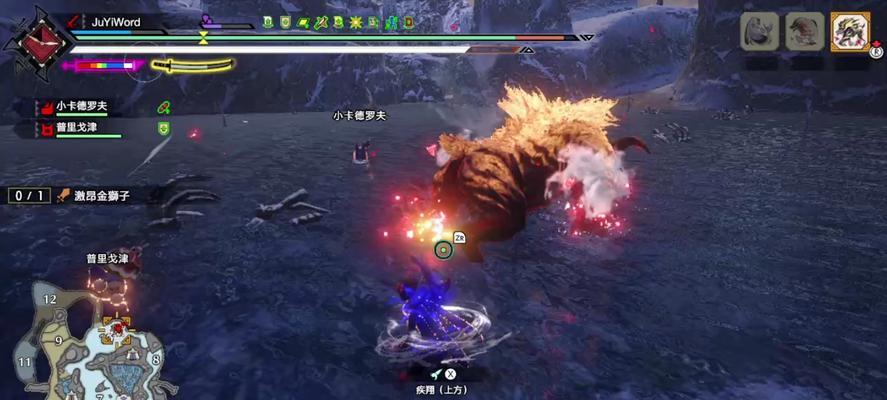This screenshot has height=400, width=887.
Task: Select the highlighted Furious Rajang monster icon
Action: click(850, 32)
